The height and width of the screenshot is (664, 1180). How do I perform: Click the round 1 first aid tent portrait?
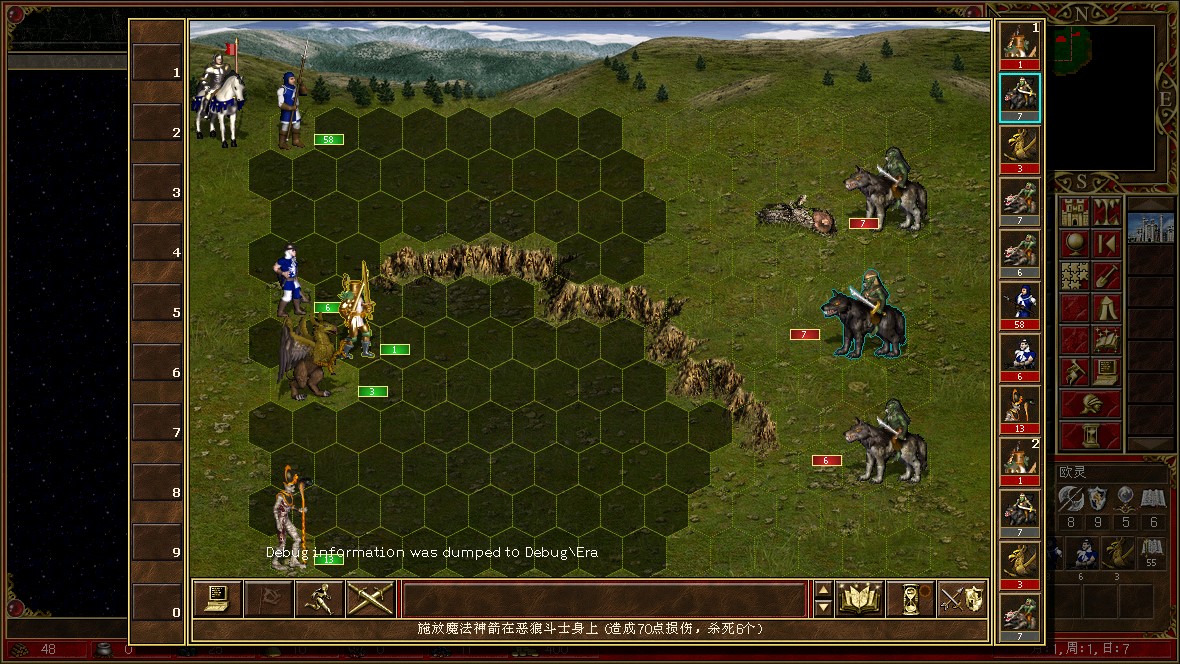(1020, 45)
